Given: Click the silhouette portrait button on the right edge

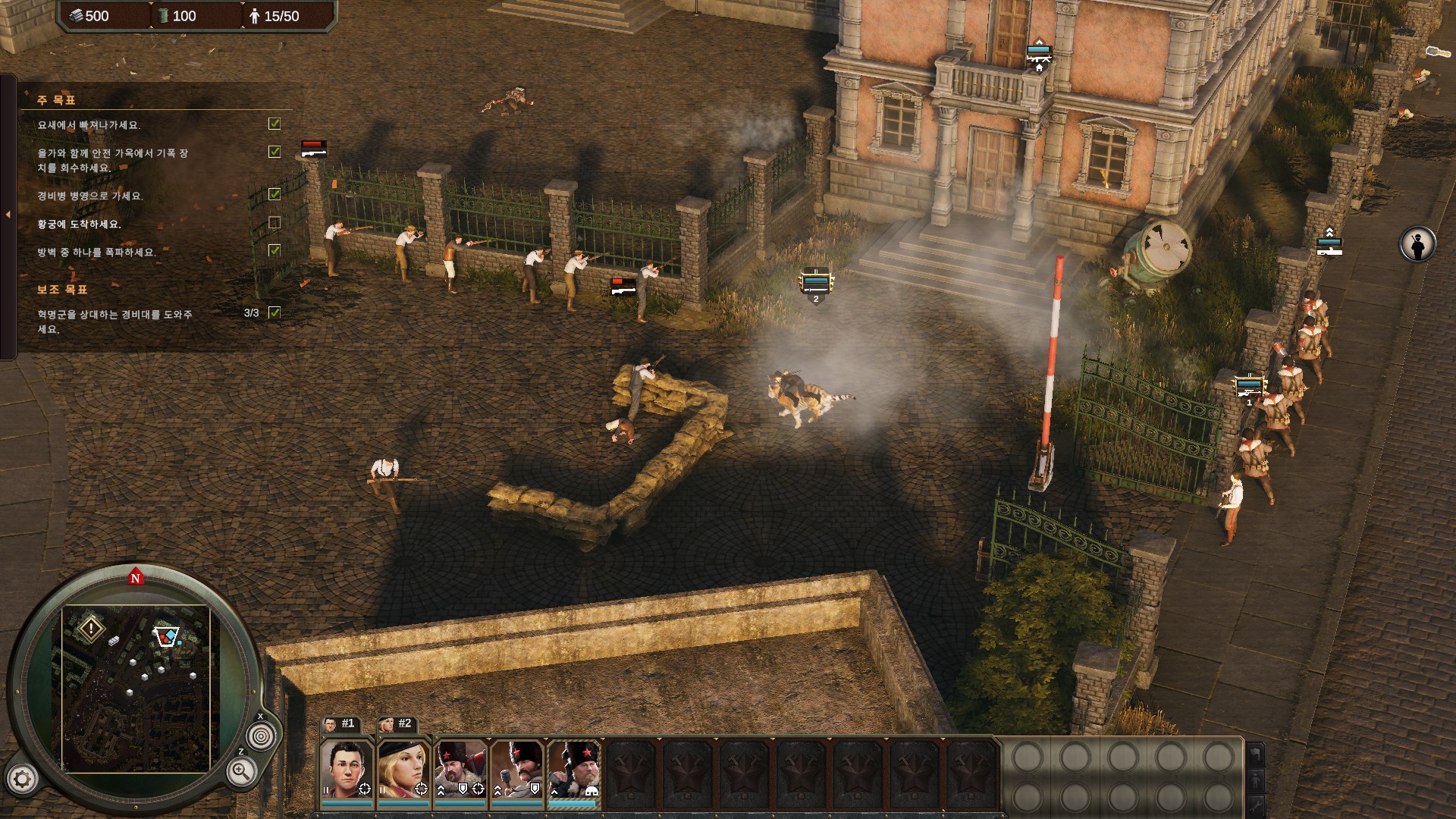Looking at the screenshot, I should (1417, 245).
